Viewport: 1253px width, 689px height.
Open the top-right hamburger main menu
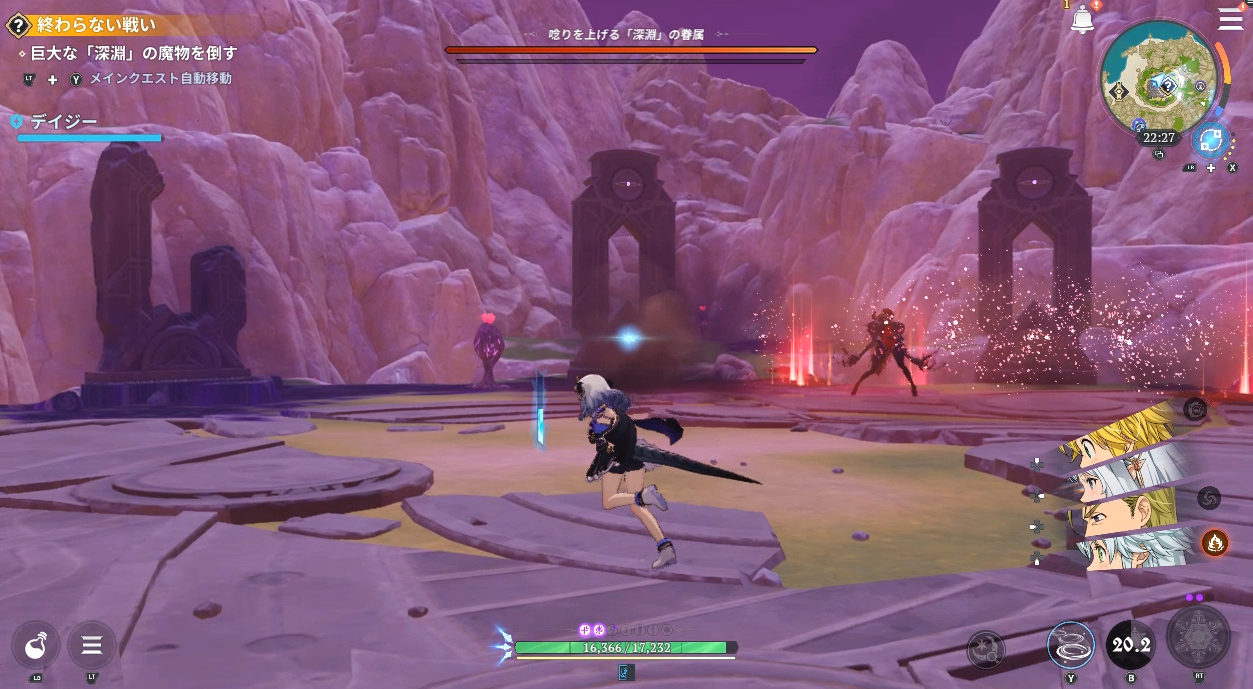click(x=1230, y=19)
